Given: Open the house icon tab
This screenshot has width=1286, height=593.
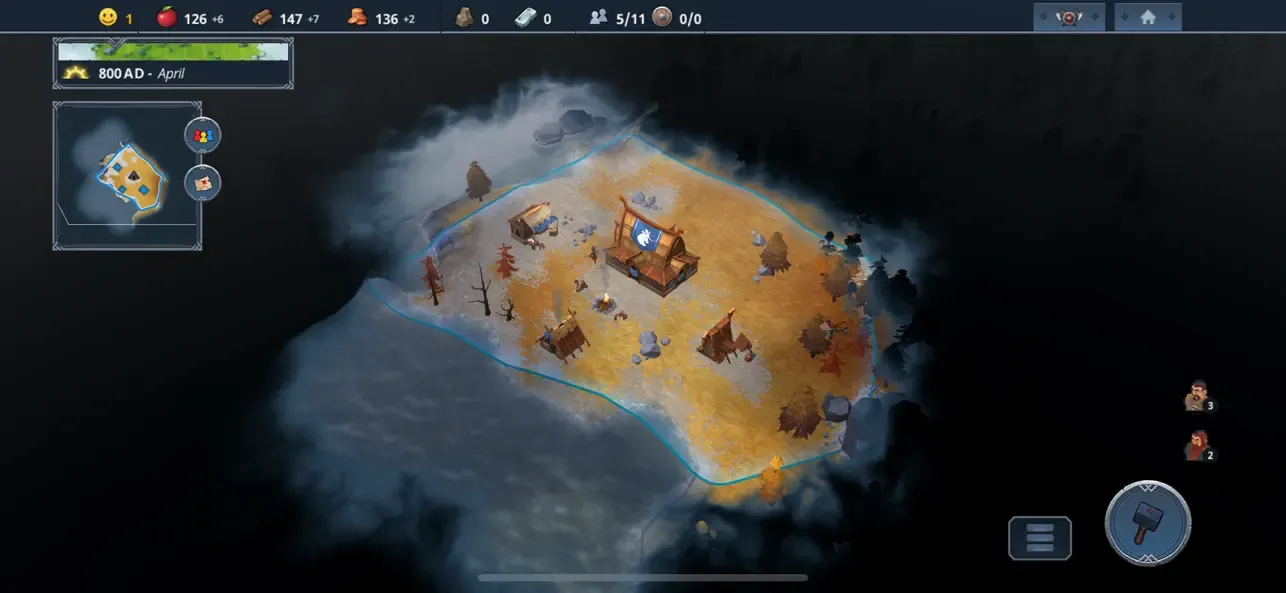Looking at the screenshot, I should 1147,17.
